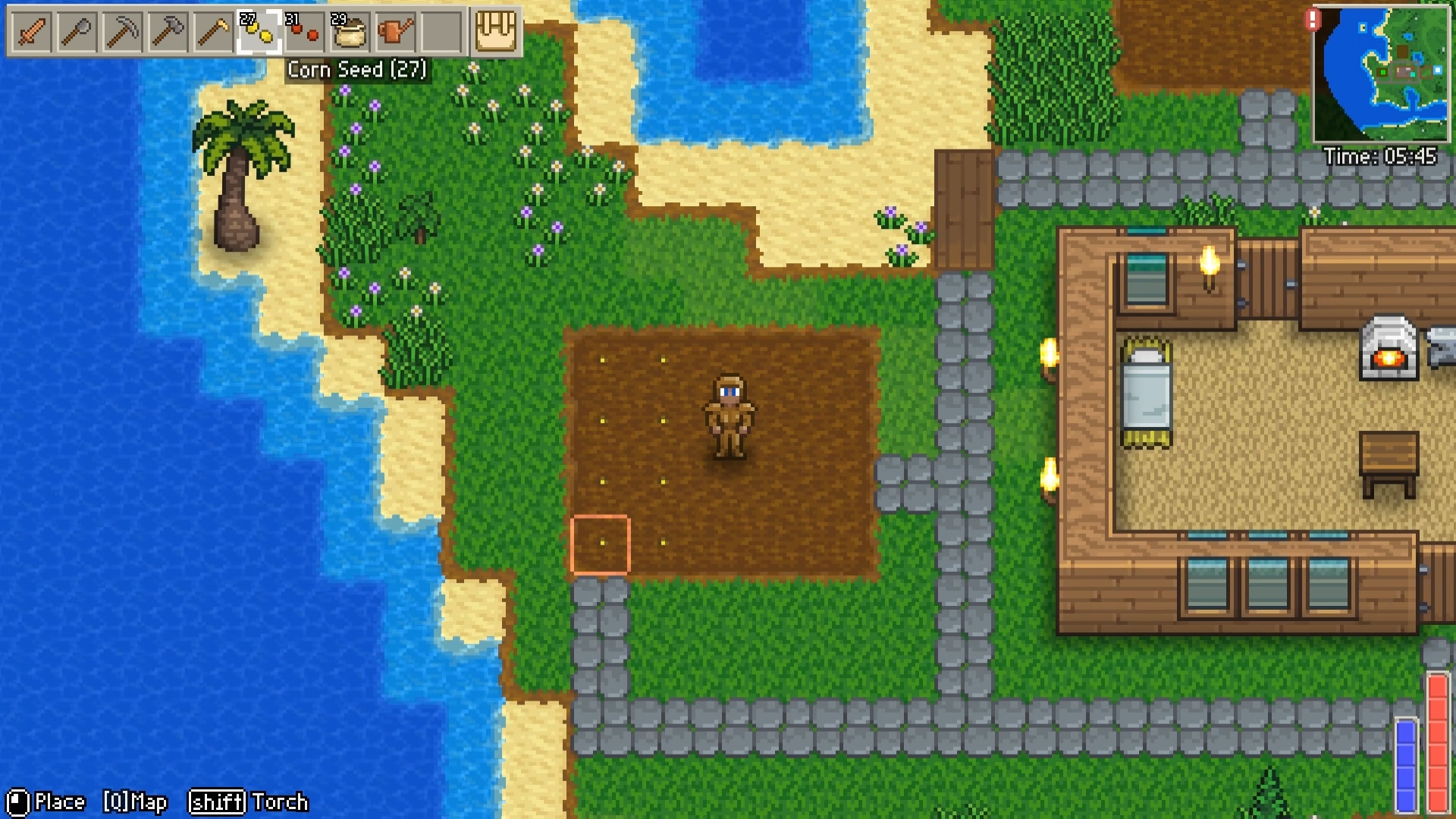Select the copper sword hotbar slot
This screenshot has height=819, width=1456.
point(31,32)
